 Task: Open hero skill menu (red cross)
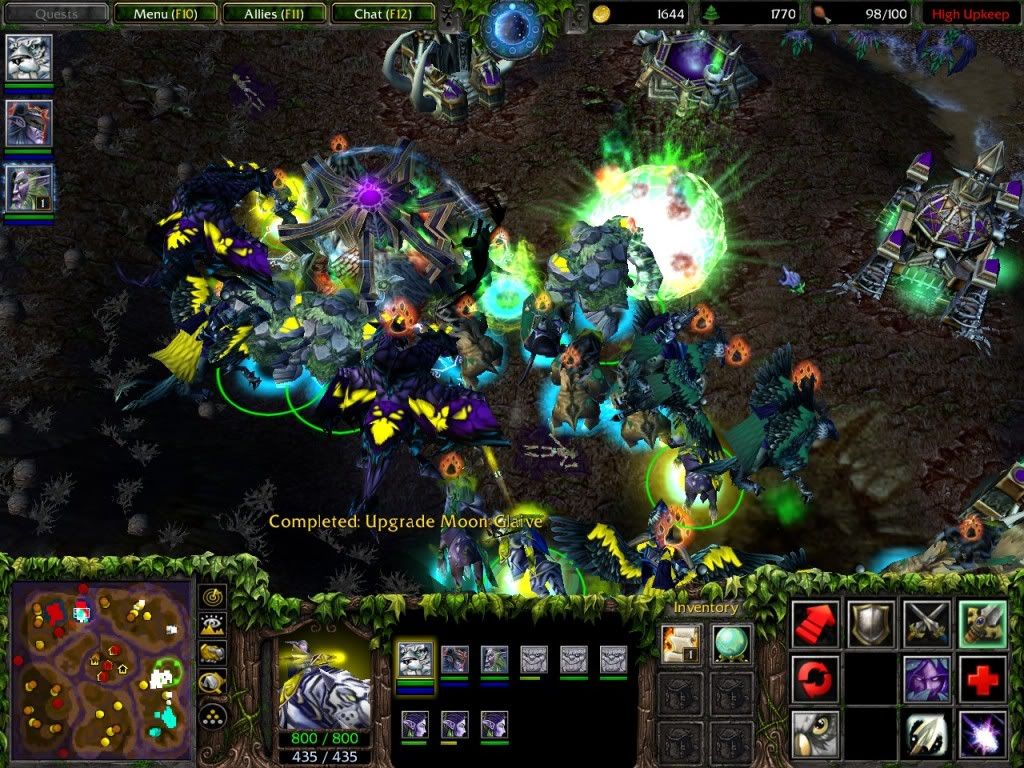tap(982, 679)
